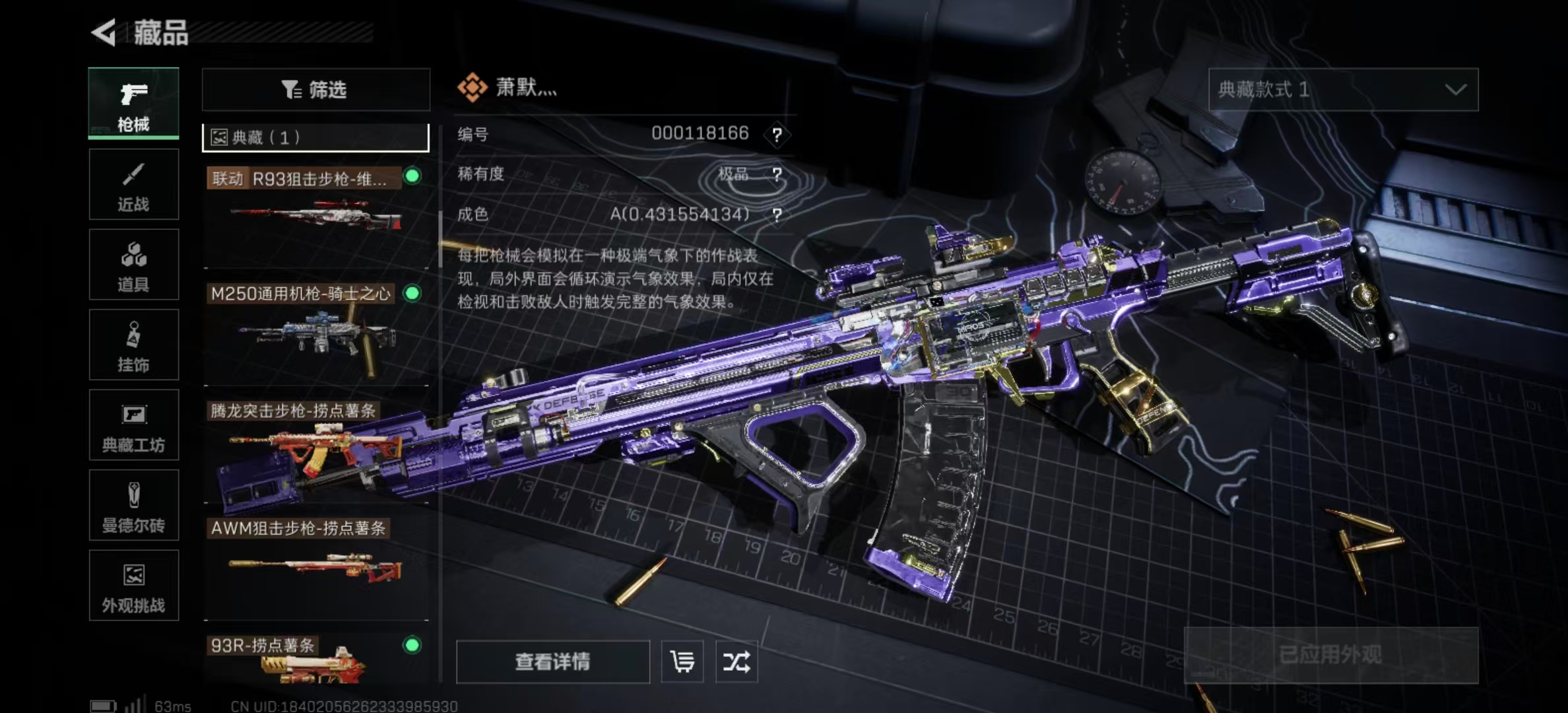Pick the 93R 捞点薯条 pistol skin
This screenshot has width=1568, height=713.
pyautogui.click(x=315, y=660)
